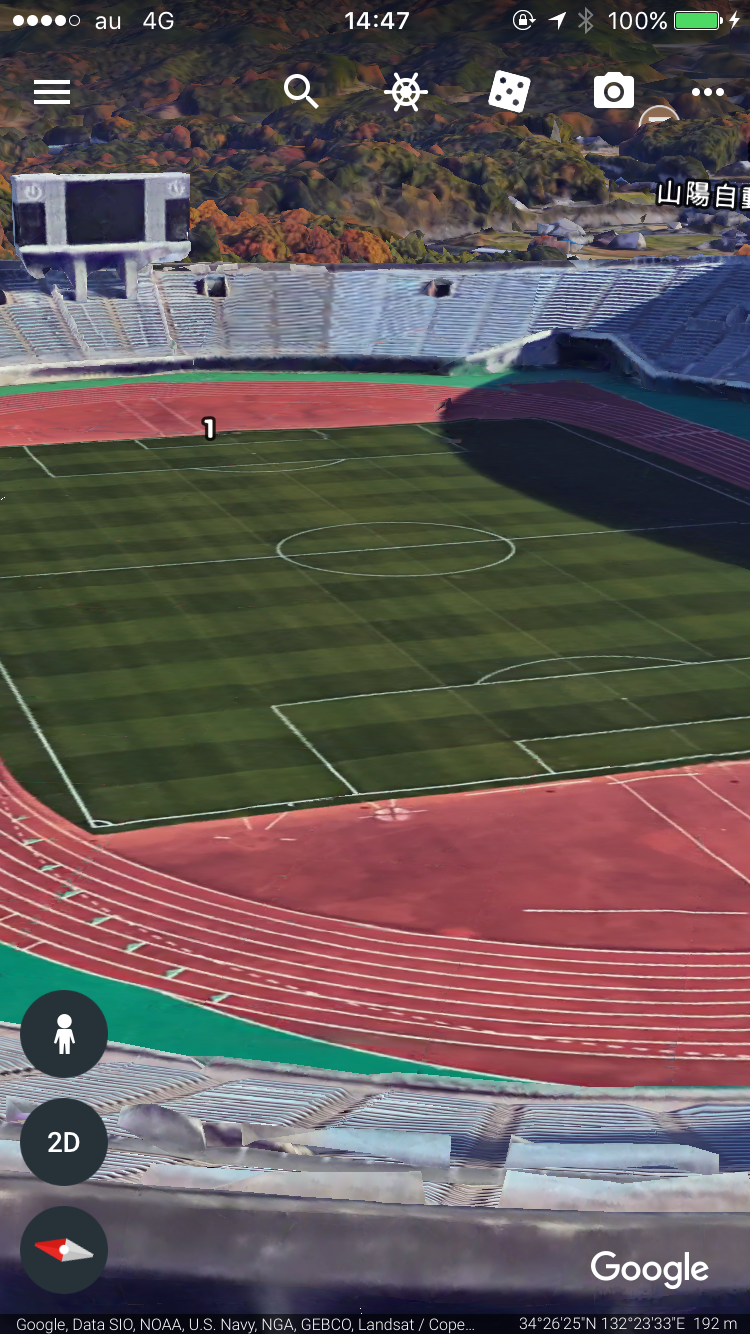Open Voyager via ship wheel icon

click(406, 92)
